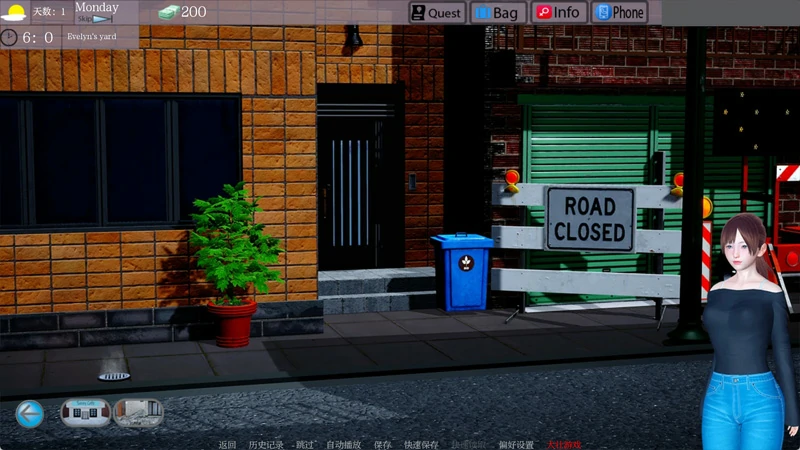Click 返回 (Back) in the bottom menu
800x450 pixels.
tap(227, 444)
